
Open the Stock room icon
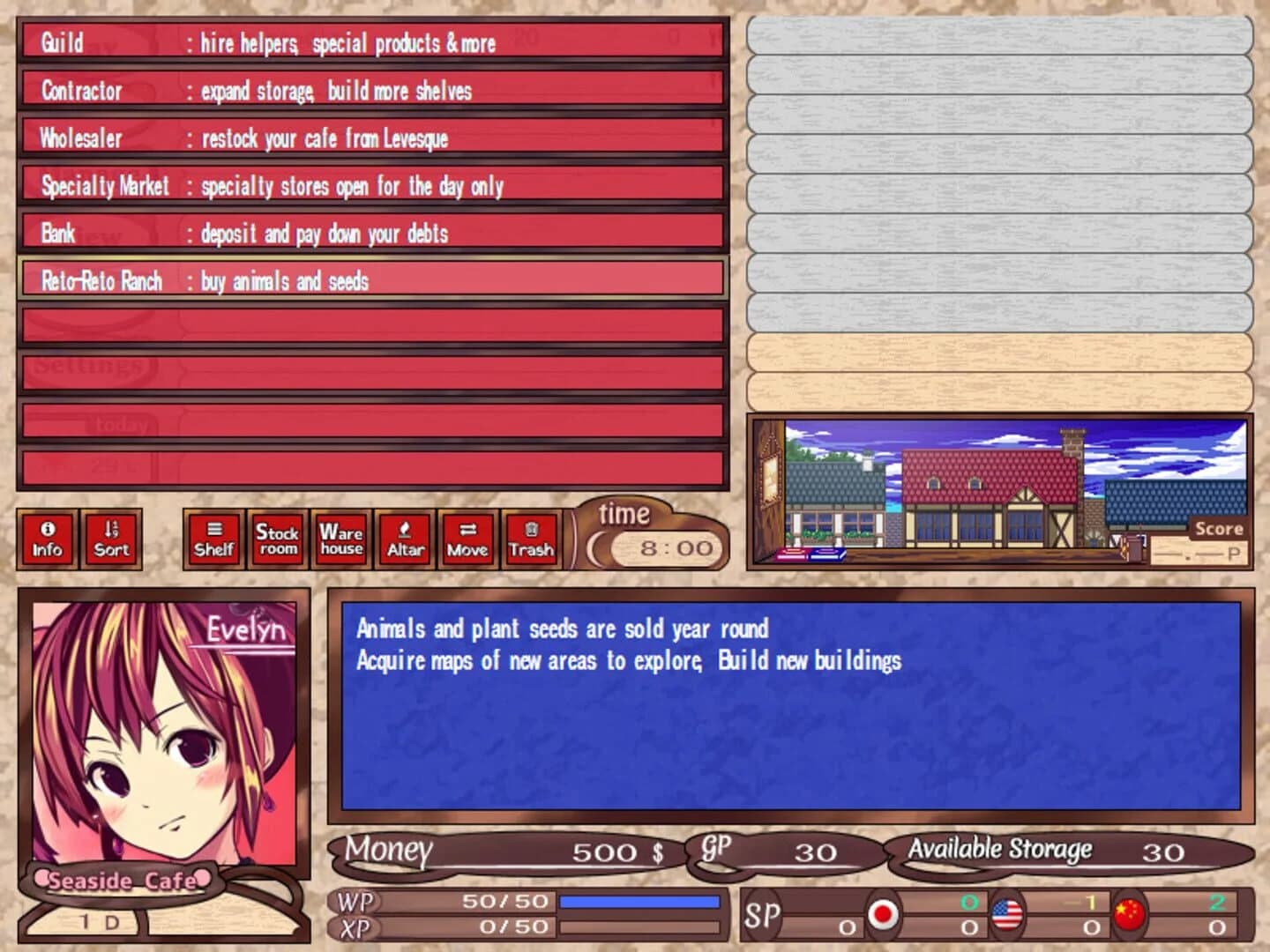pos(277,539)
